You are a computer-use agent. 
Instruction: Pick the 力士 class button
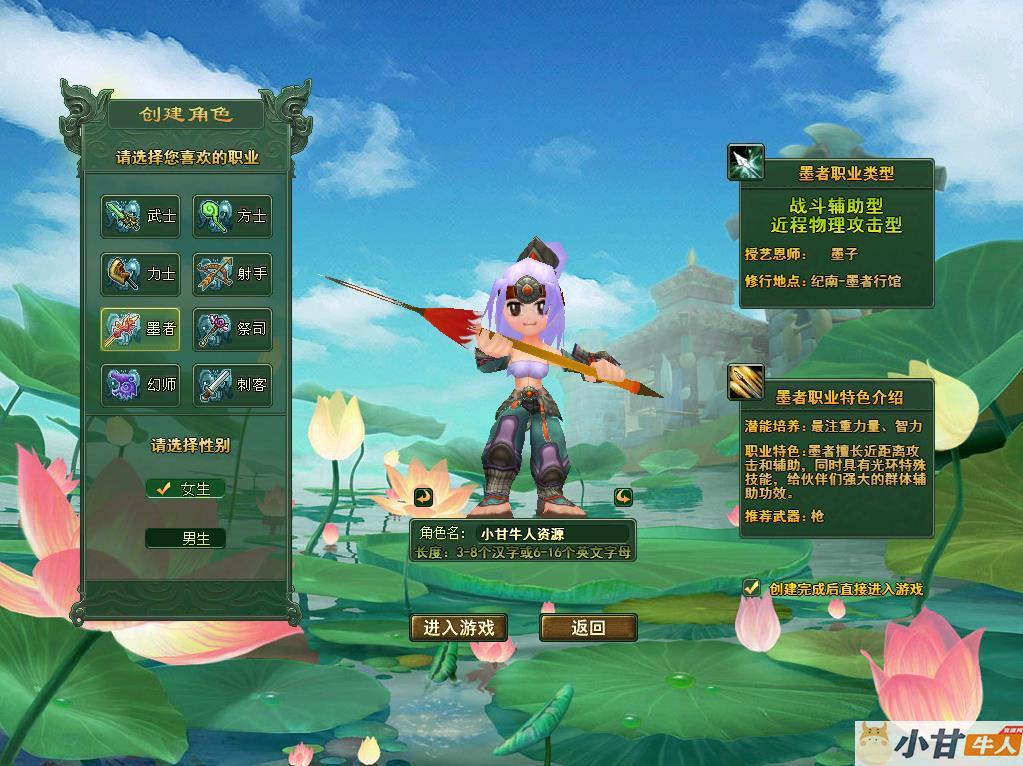pyautogui.click(x=140, y=273)
